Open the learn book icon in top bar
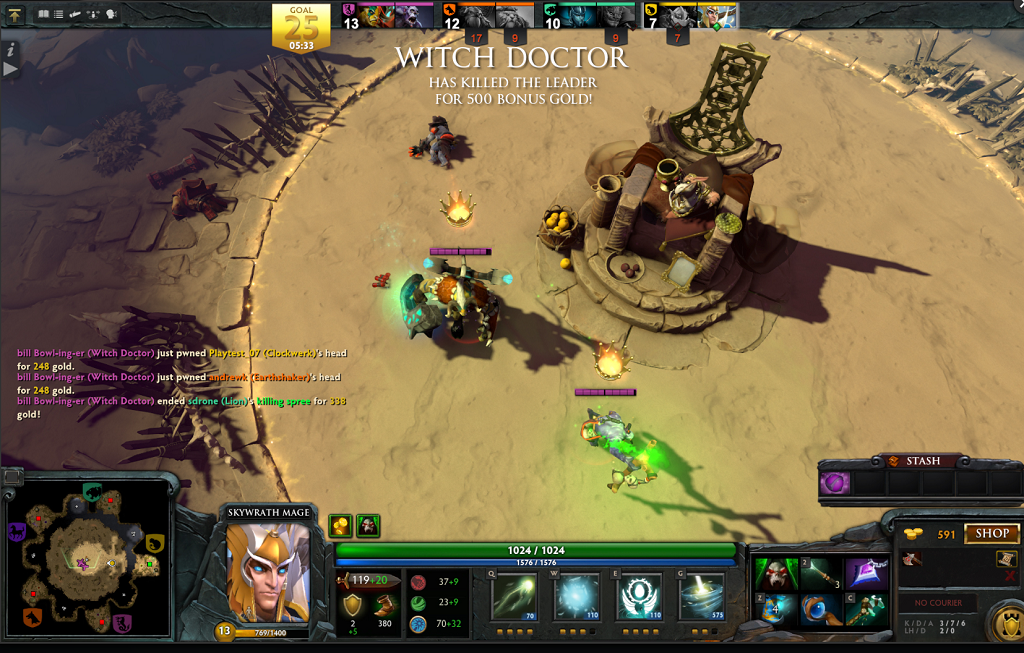This screenshot has width=1024, height=653. tap(44, 15)
